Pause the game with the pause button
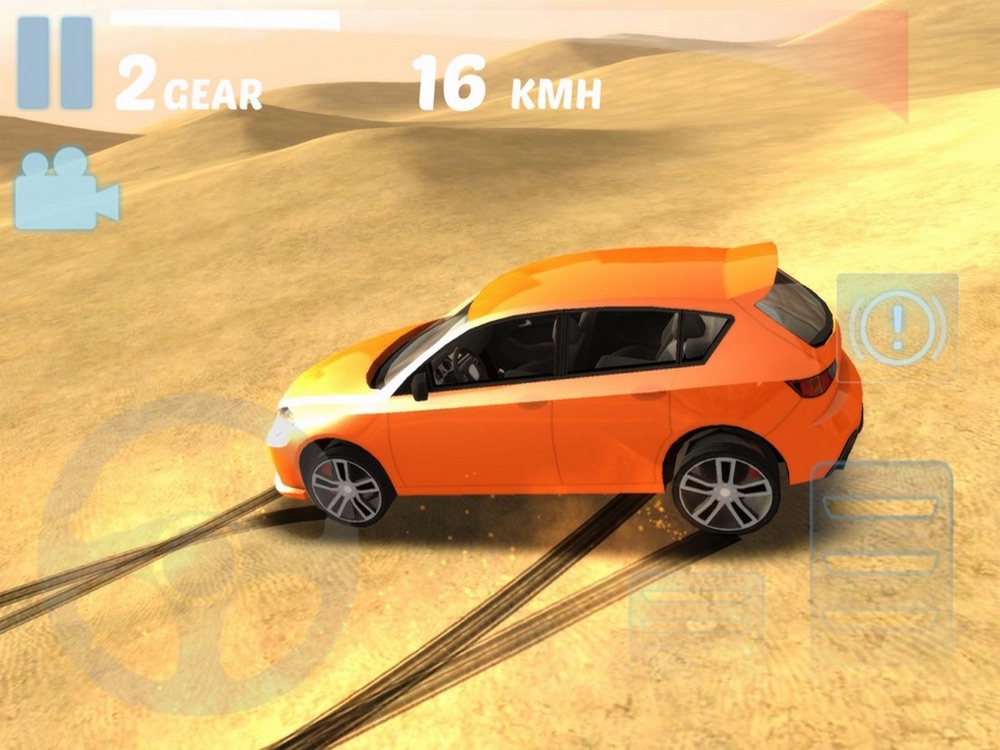 pos(55,62)
